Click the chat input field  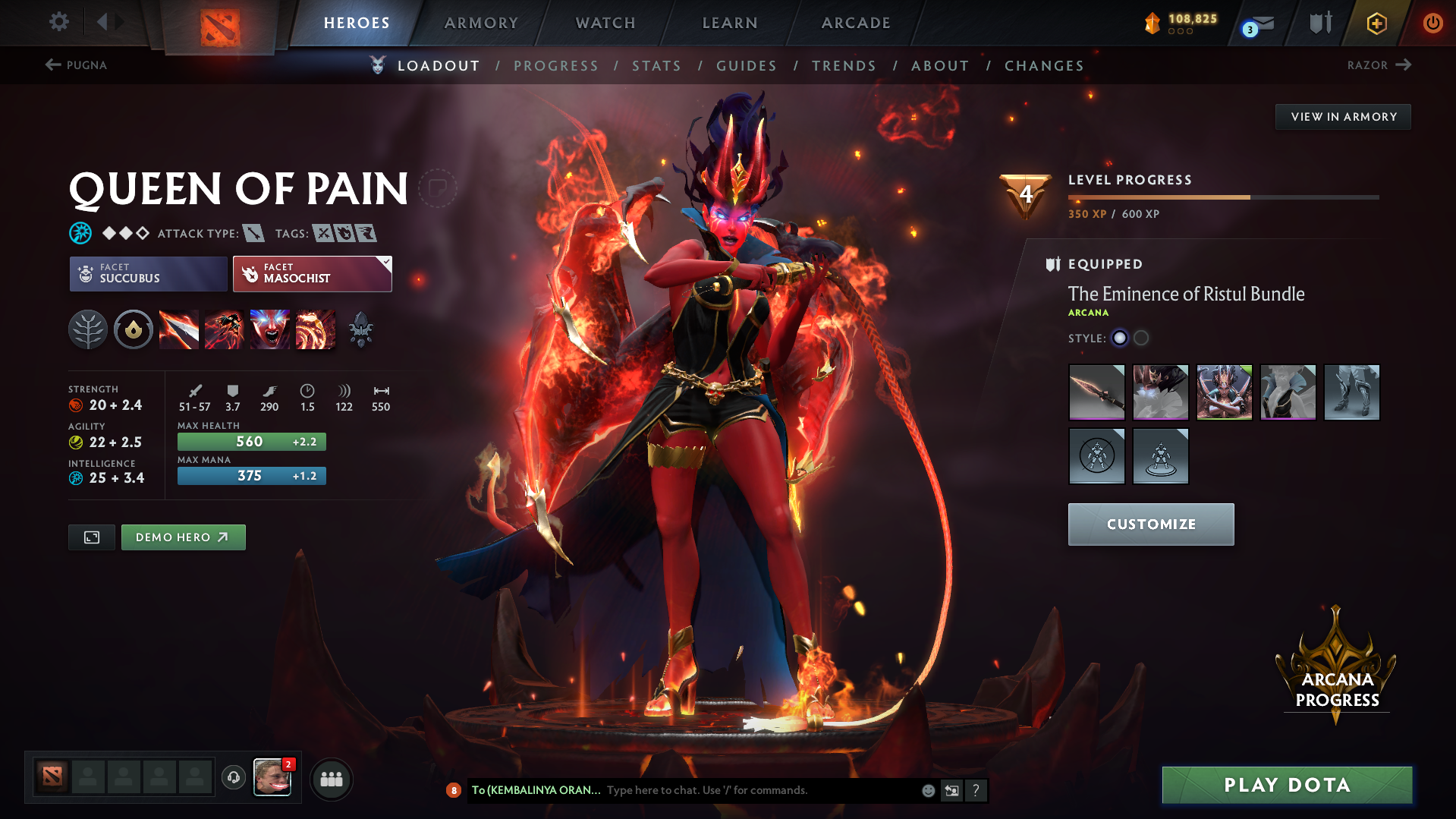coord(759,790)
